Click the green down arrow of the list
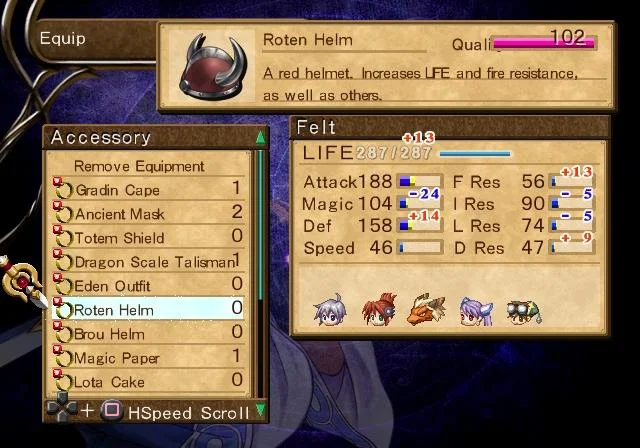Screen dimensions: 640x448 point(261,410)
